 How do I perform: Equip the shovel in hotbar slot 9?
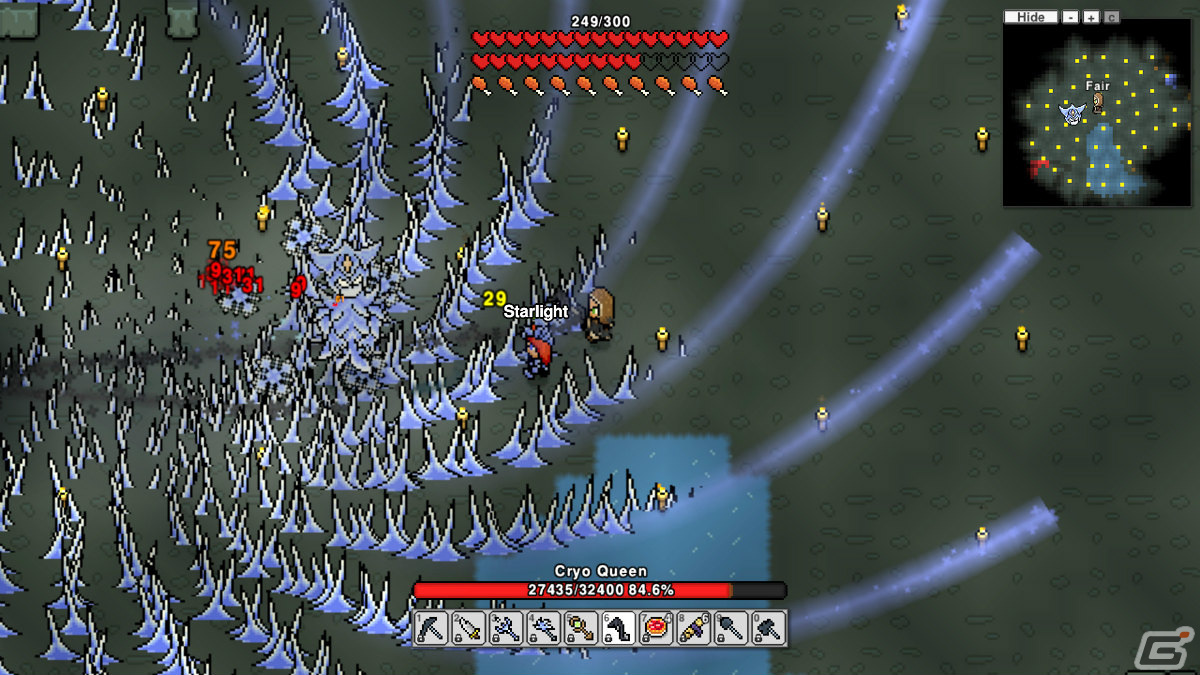pyautogui.click(x=732, y=628)
